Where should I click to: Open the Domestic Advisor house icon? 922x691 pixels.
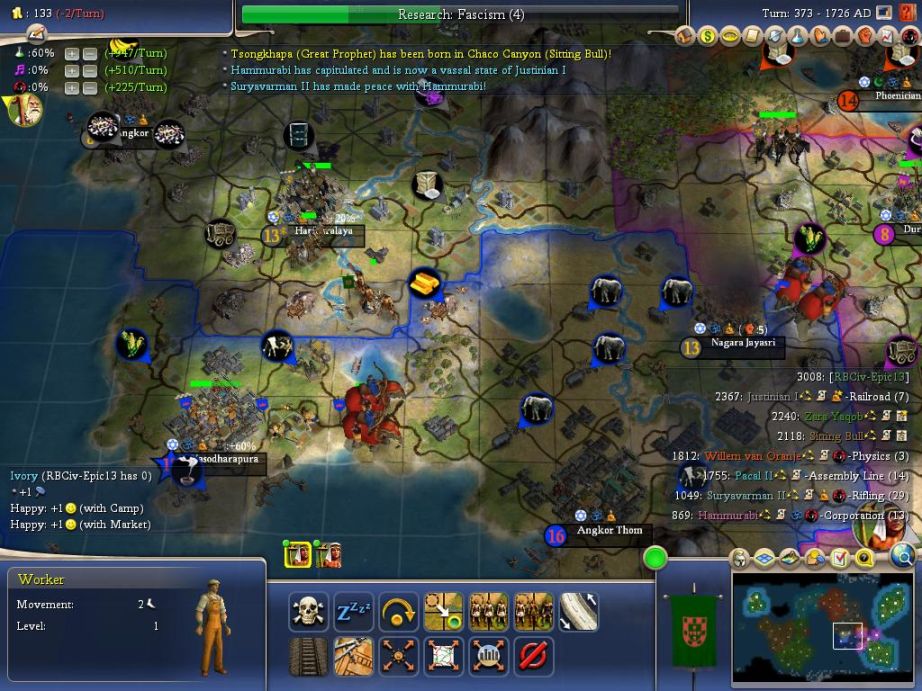[685, 37]
